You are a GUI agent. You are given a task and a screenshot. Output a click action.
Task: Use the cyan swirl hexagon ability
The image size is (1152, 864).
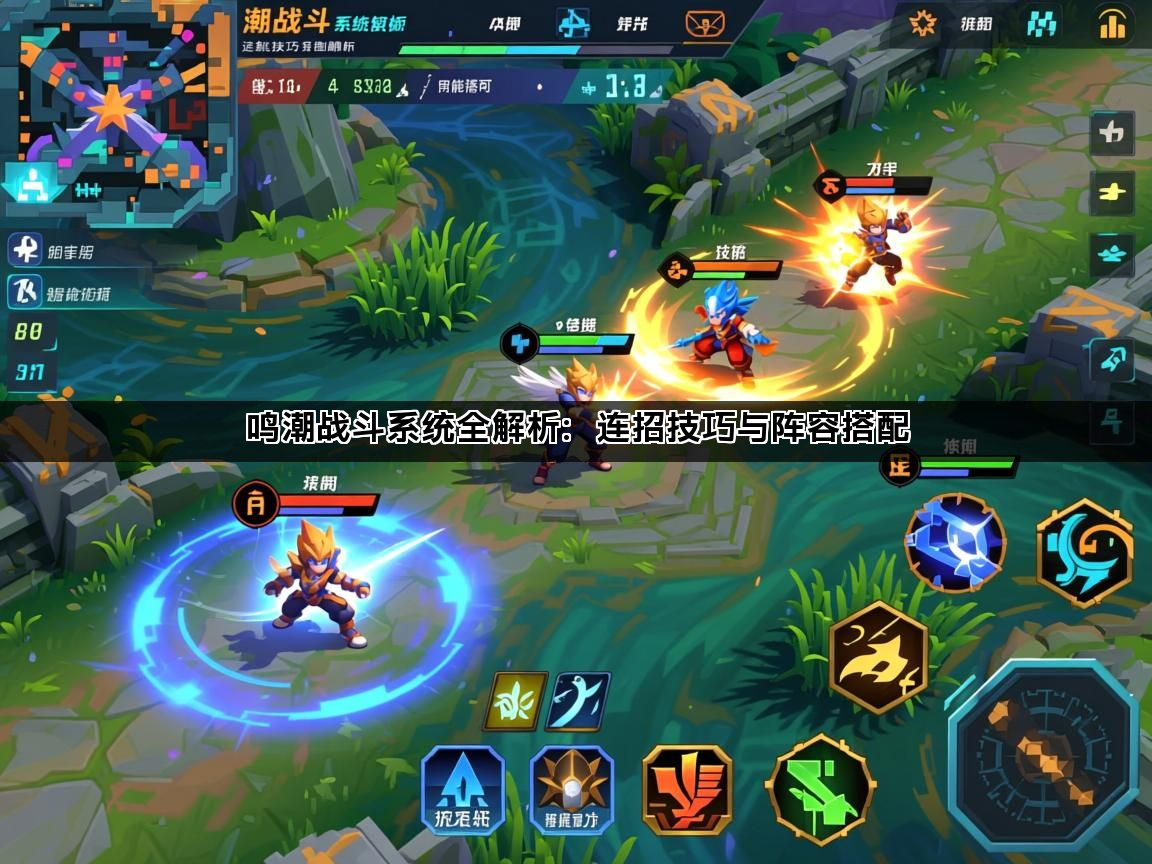click(1085, 553)
